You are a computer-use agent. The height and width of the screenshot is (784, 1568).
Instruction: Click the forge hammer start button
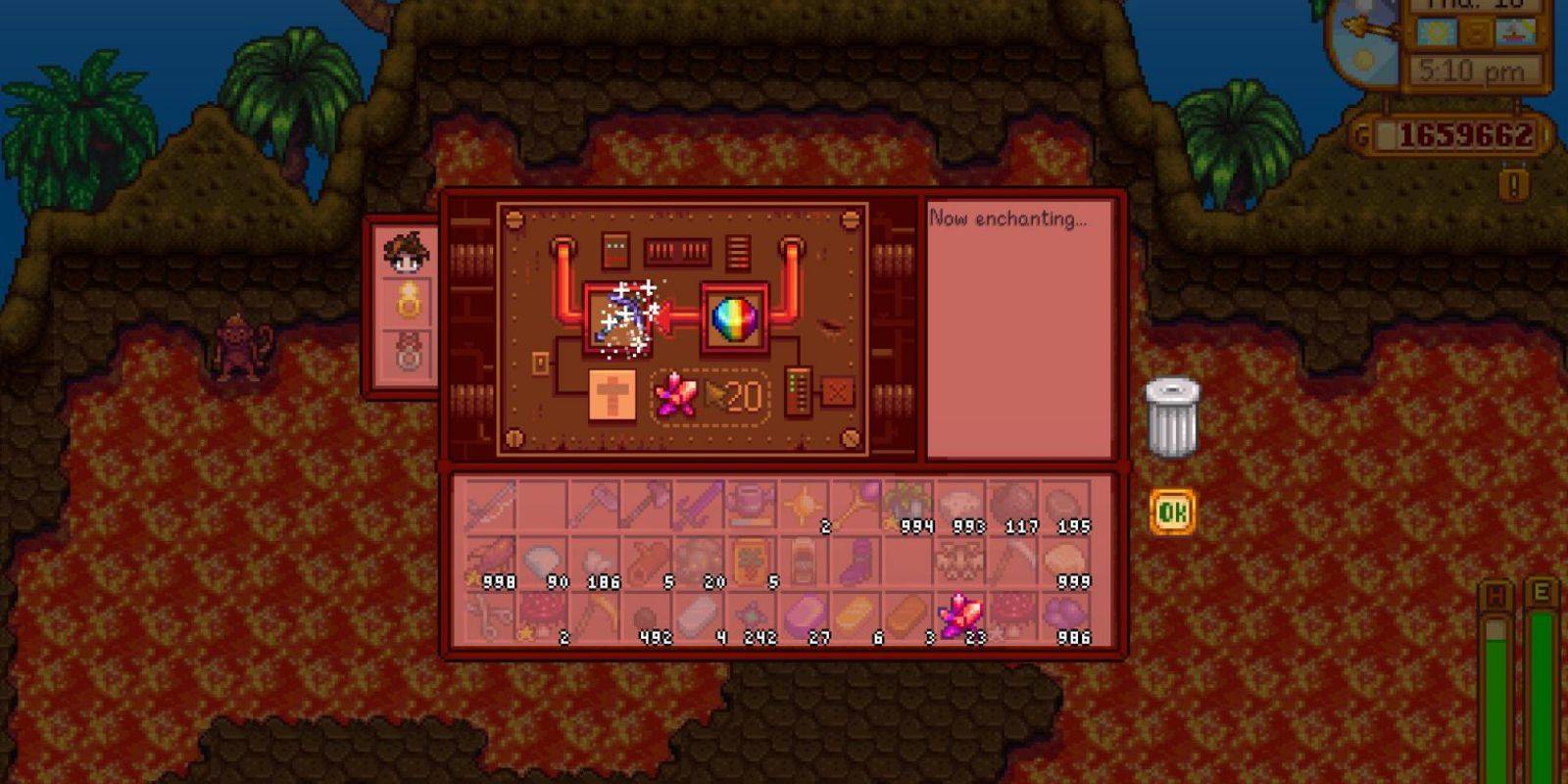(x=612, y=395)
